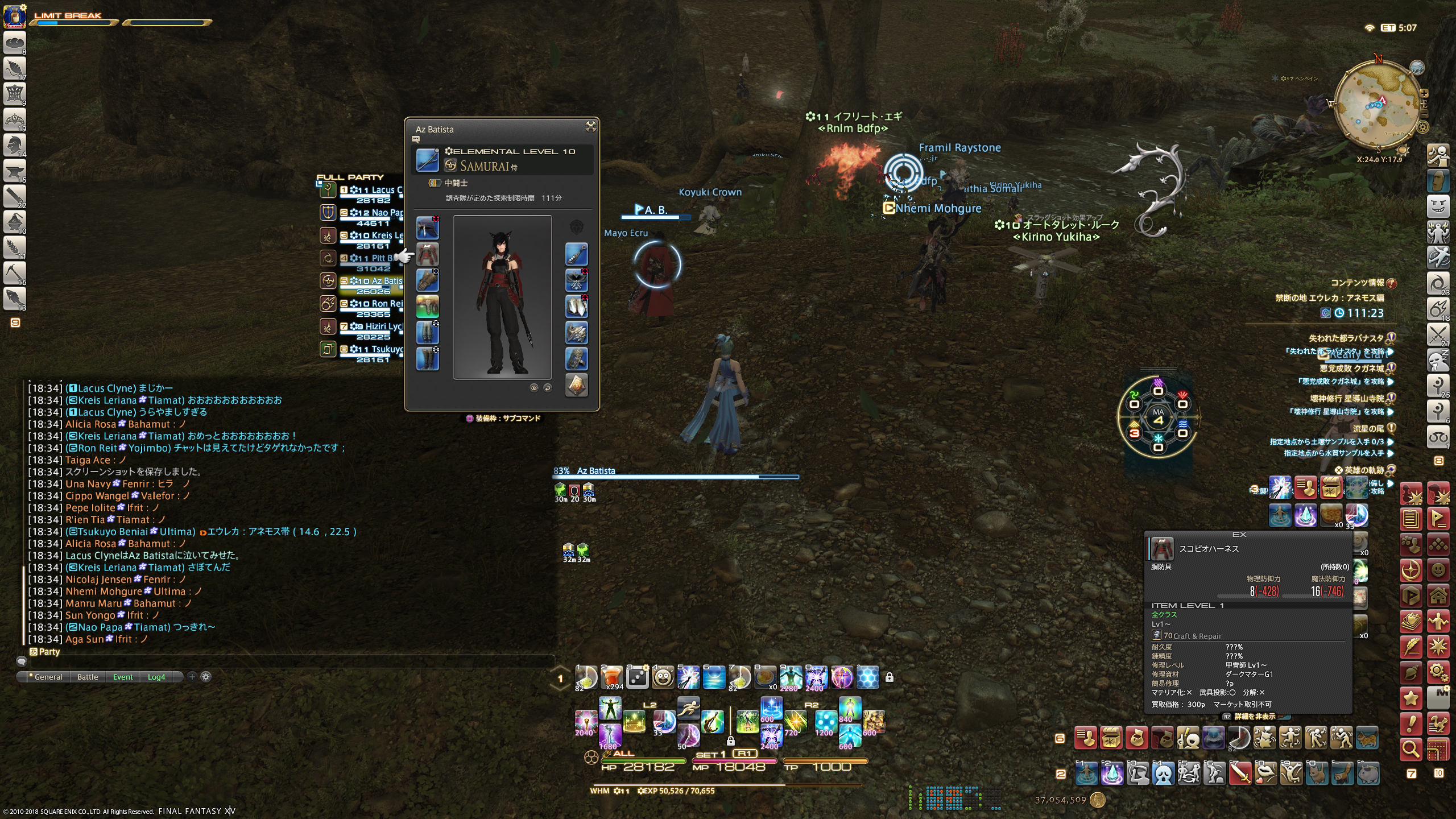The image size is (1456, 819).
Task: Switch to the Event chat tab
Action: coord(123,677)
